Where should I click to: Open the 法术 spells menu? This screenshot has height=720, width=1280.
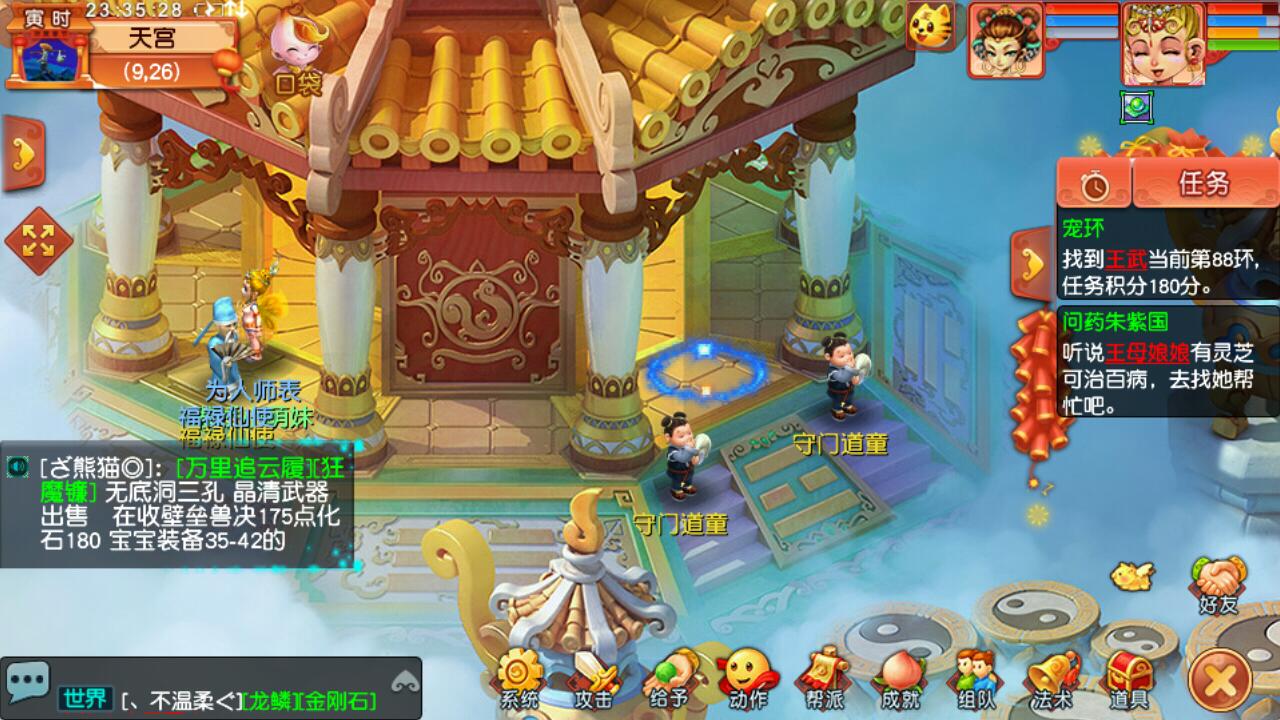(1052, 677)
